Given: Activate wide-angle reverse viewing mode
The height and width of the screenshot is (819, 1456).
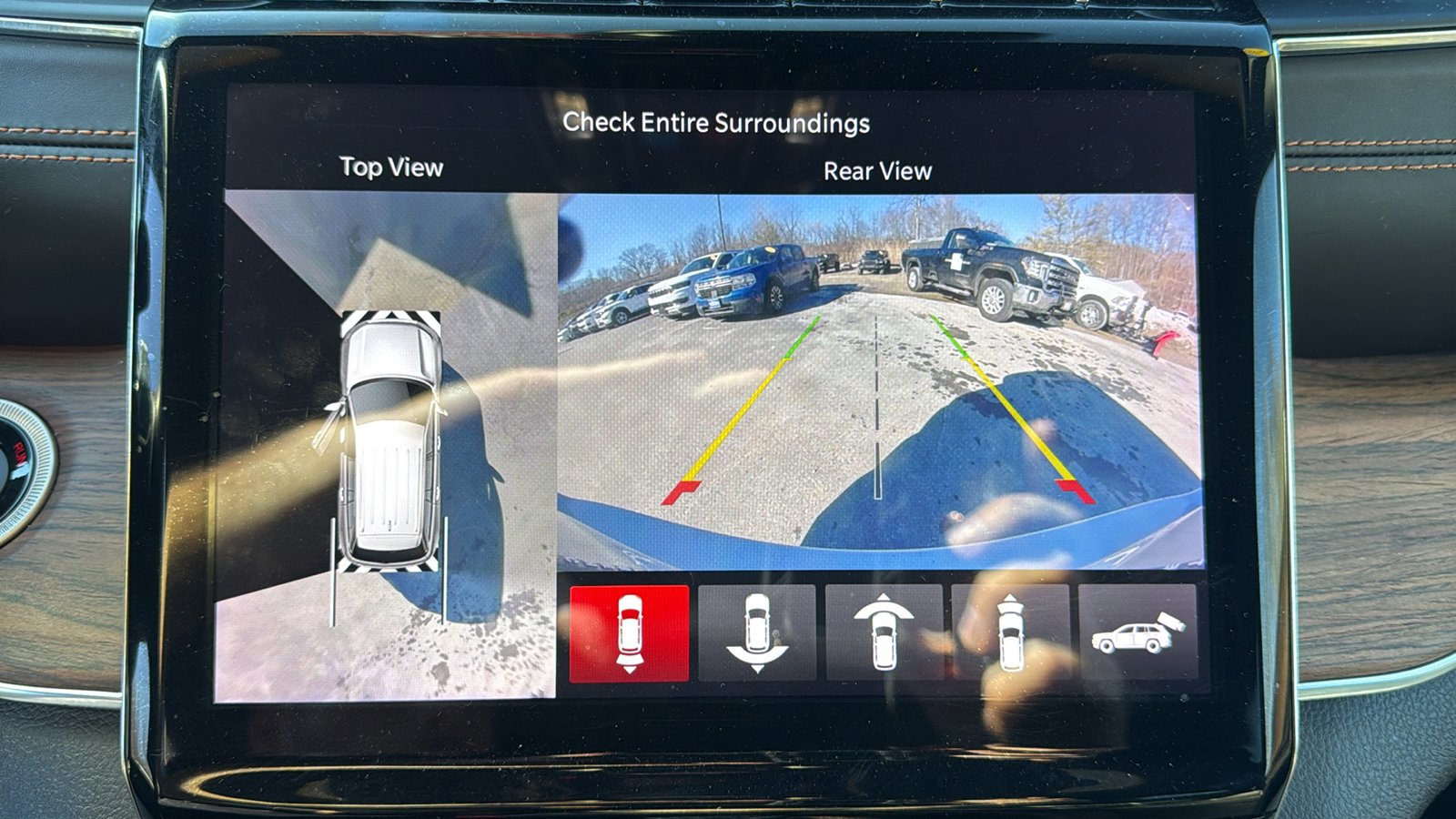Looking at the screenshot, I should (757, 634).
